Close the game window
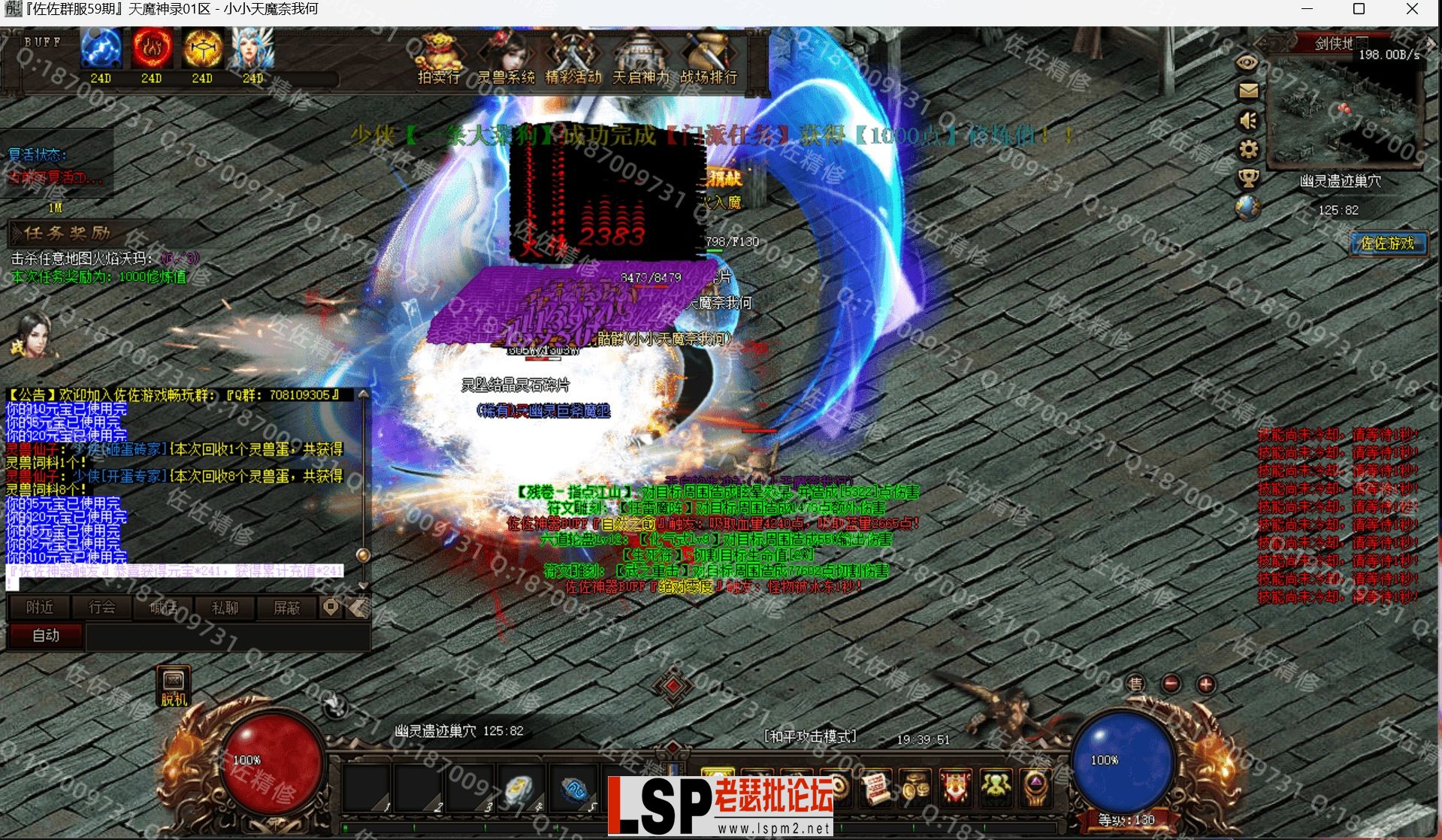The width and height of the screenshot is (1442, 840). click(1412, 10)
